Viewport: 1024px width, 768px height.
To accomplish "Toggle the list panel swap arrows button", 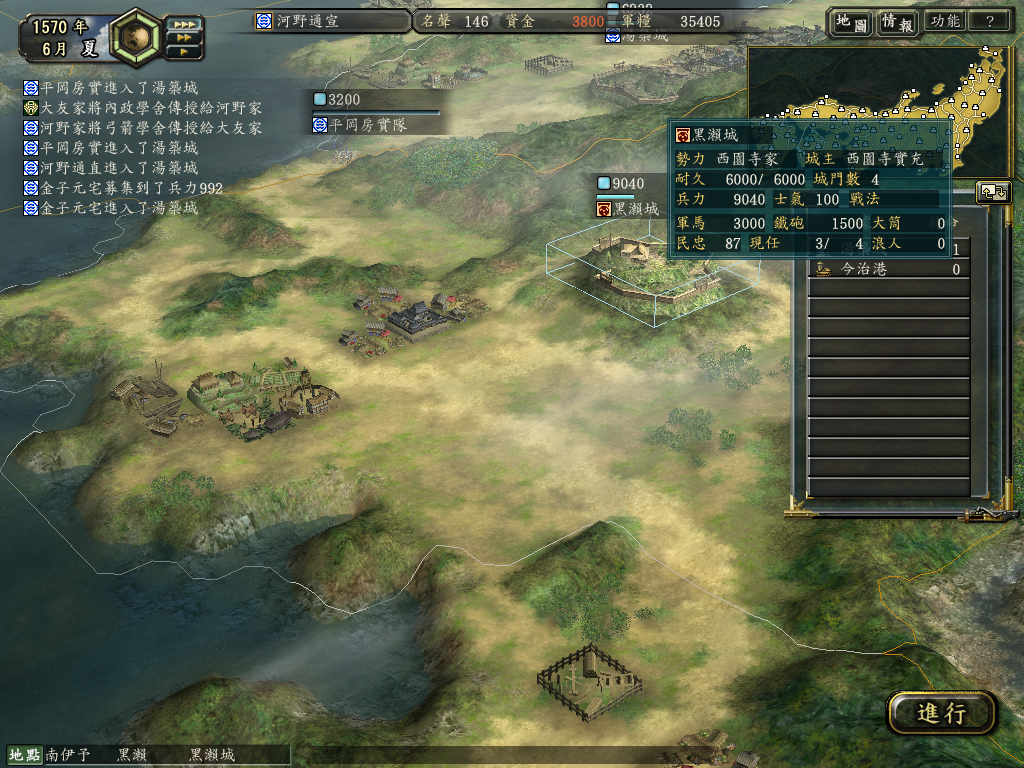I will click(994, 193).
